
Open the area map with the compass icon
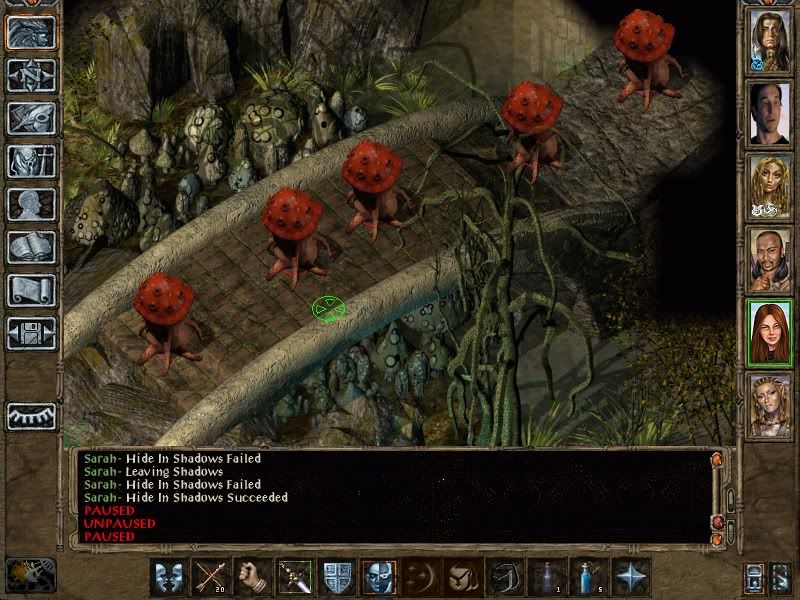31,75
